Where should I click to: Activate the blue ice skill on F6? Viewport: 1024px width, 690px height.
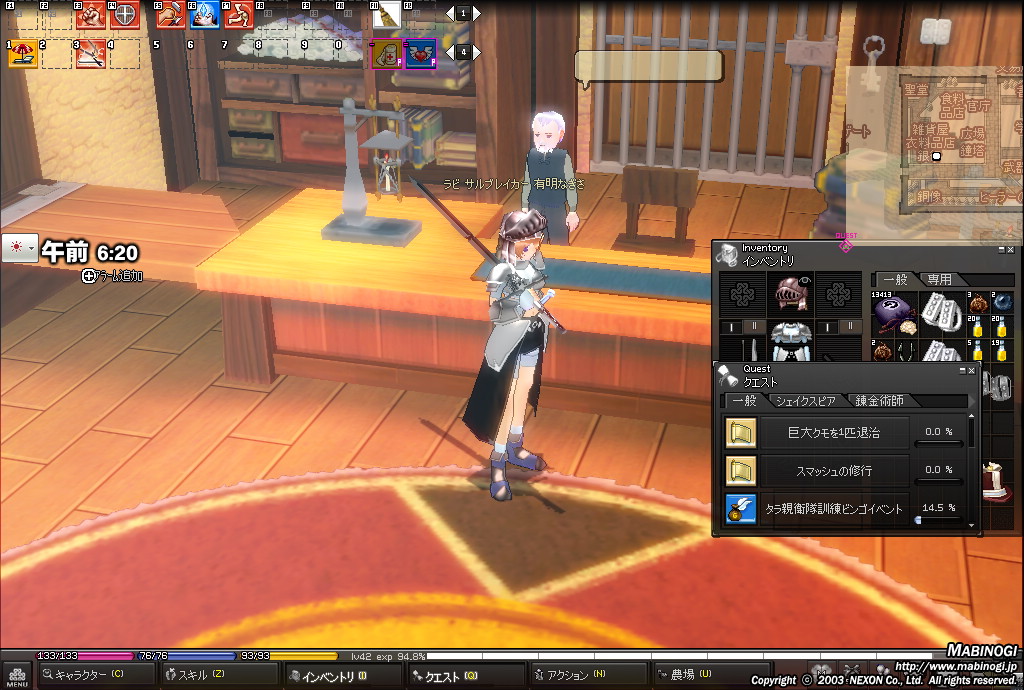[204, 15]
